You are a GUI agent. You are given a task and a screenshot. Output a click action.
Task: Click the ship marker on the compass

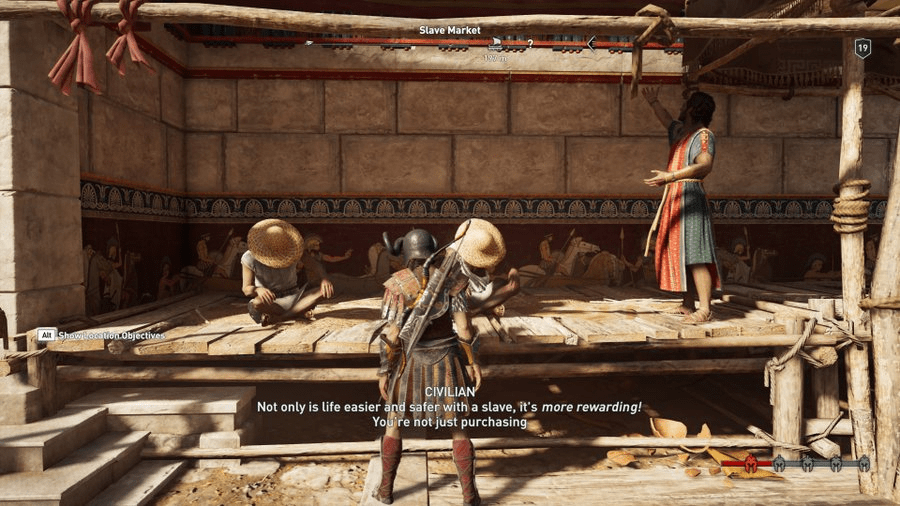click(x=497, y=43)
